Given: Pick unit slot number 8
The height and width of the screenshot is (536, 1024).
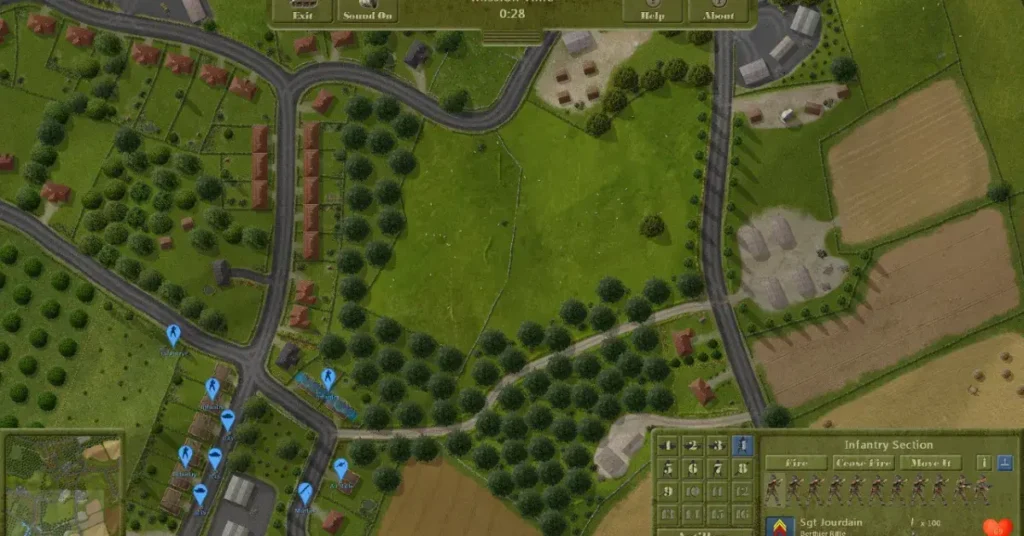Looking at the screenshot, I should click(742, 469).
